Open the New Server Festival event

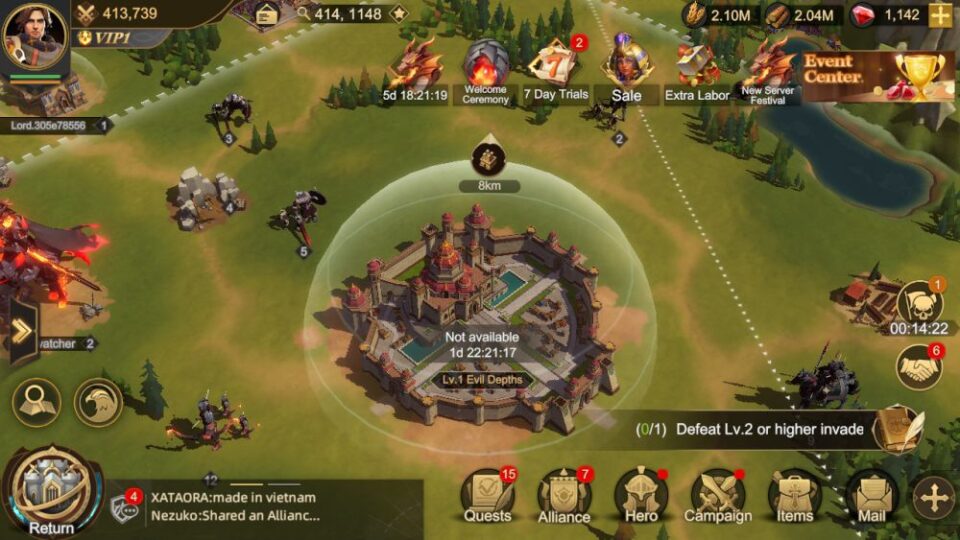click(767, 70)
